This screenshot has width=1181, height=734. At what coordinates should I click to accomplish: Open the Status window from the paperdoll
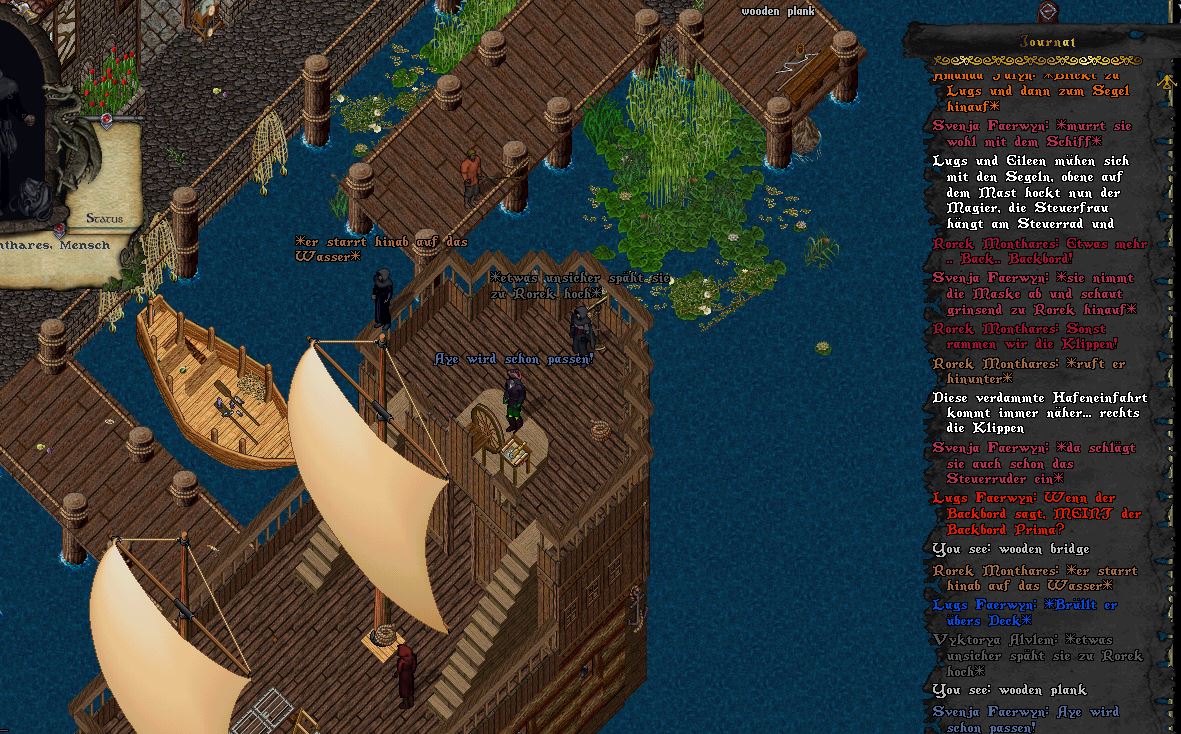pyautogui.click(x=104, y=218)
